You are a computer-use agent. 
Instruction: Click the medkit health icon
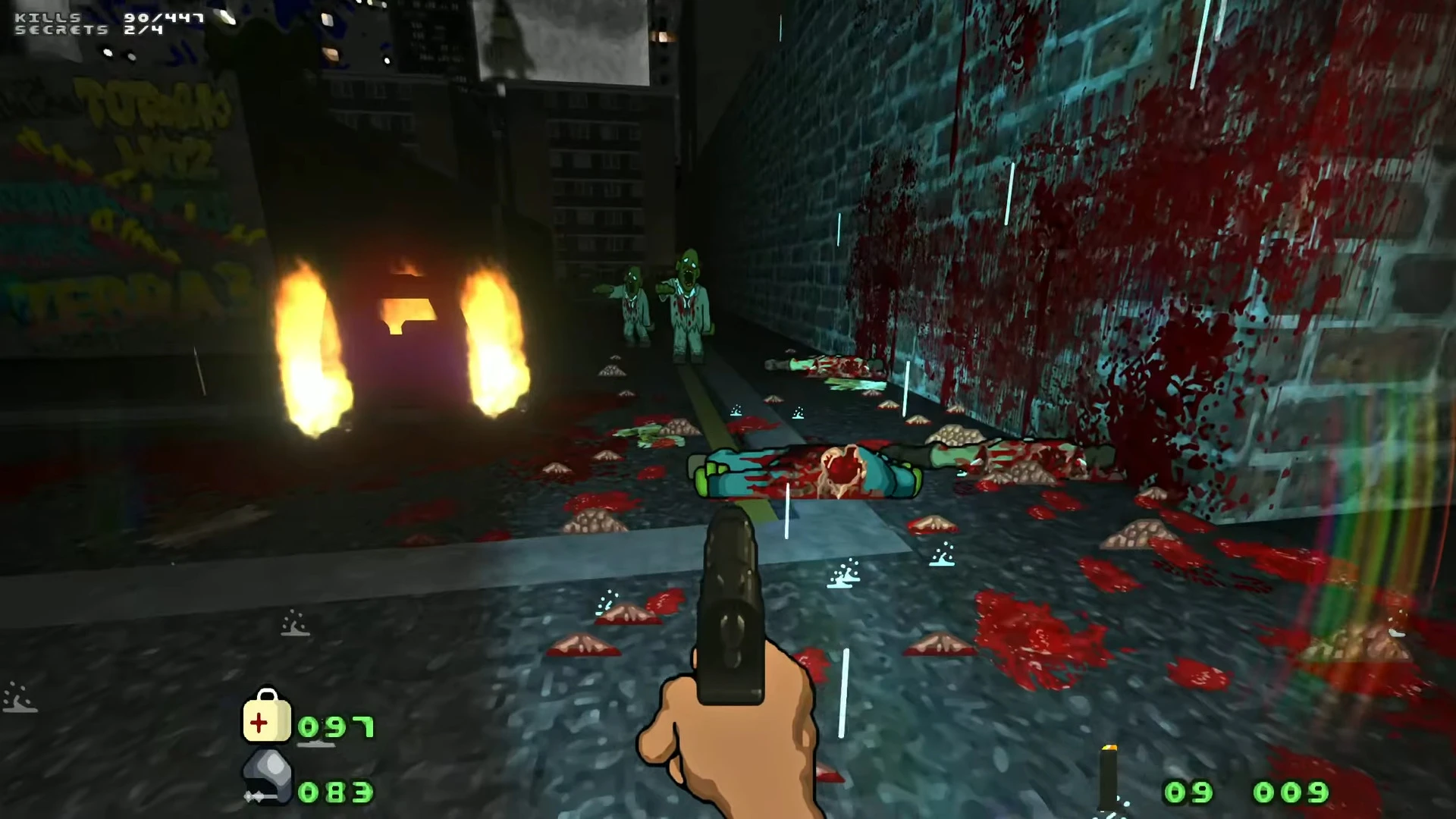(x=266, y=717)
